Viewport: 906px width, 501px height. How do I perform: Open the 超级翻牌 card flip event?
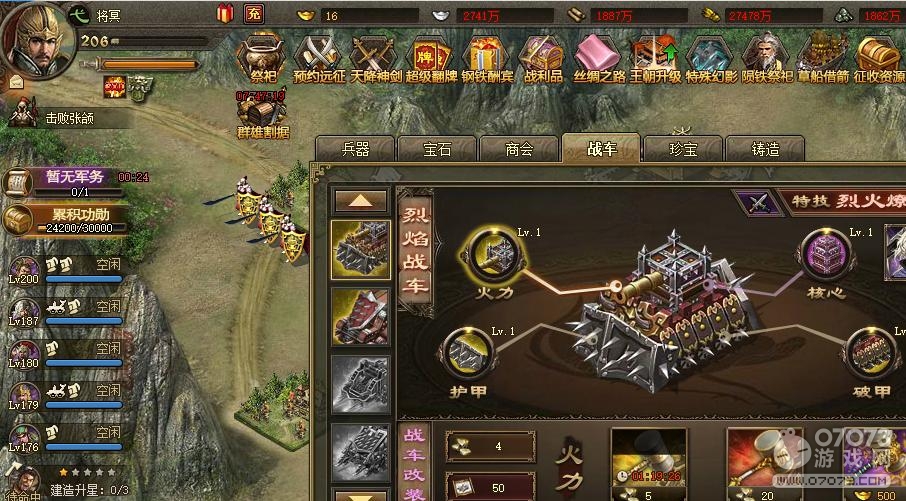click(430, 55)
